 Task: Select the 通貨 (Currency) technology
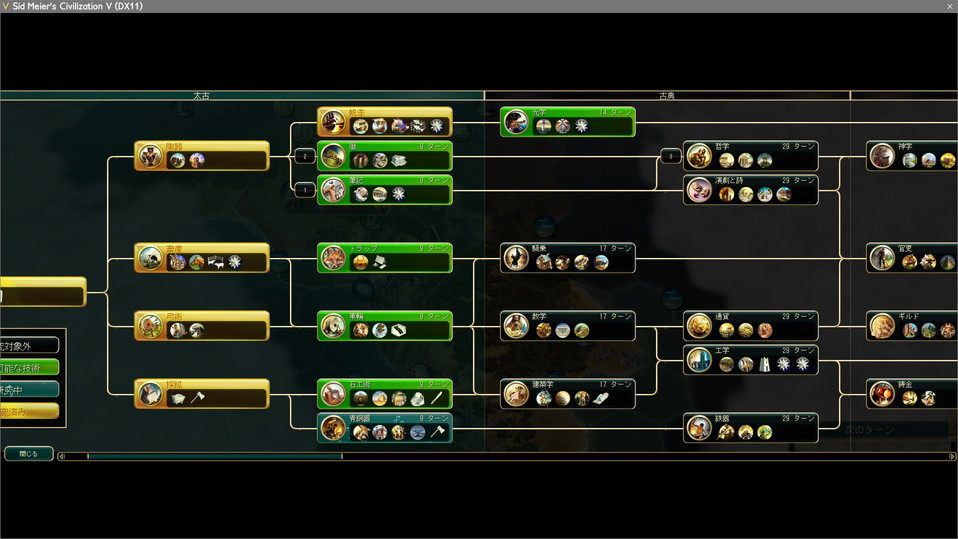[x=750, y=326]
